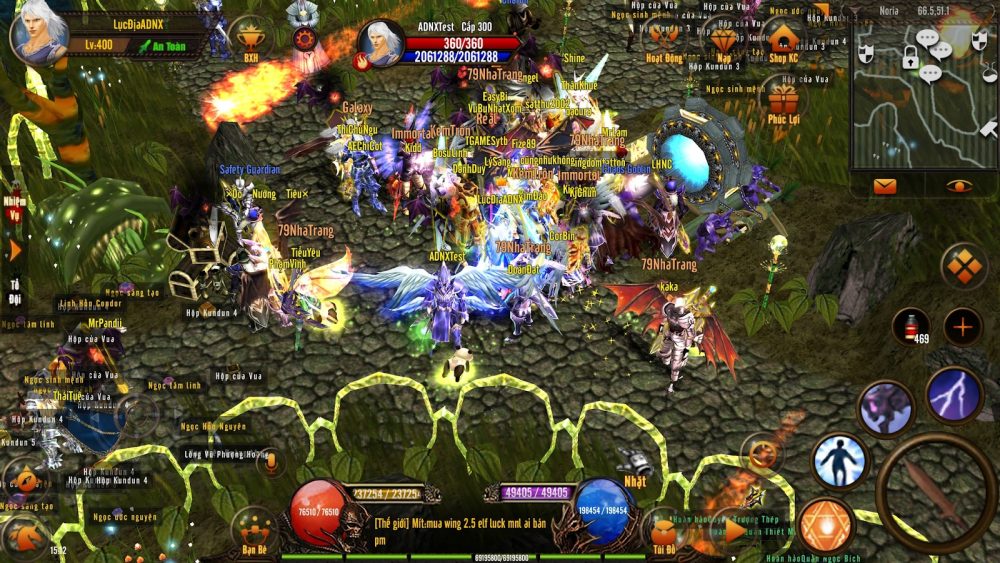Open Shop KC store
The width and height of the screenshot is (1000, 563).
[784, 40]
